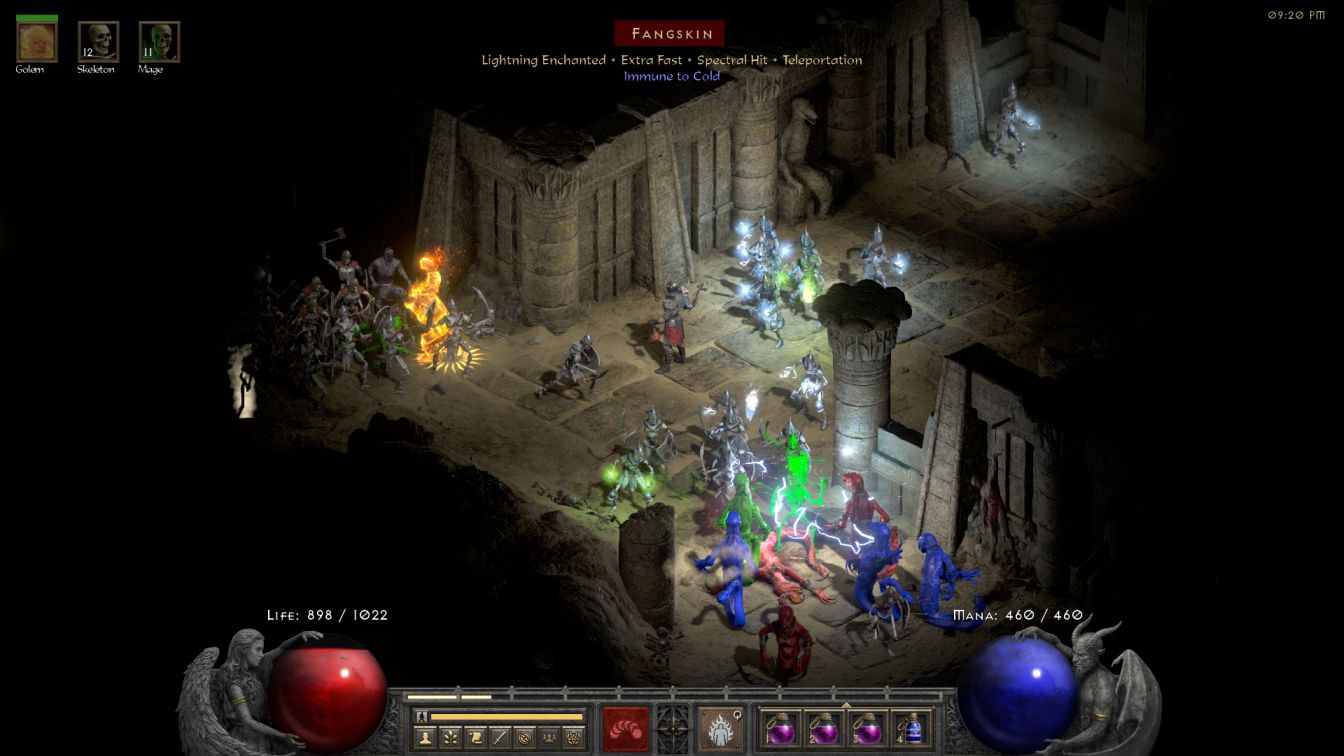This screenshot has height=756, width=1344.
Task: Toggle the run/walk button beside stamina bar
Action: click(x=422, y=716)
